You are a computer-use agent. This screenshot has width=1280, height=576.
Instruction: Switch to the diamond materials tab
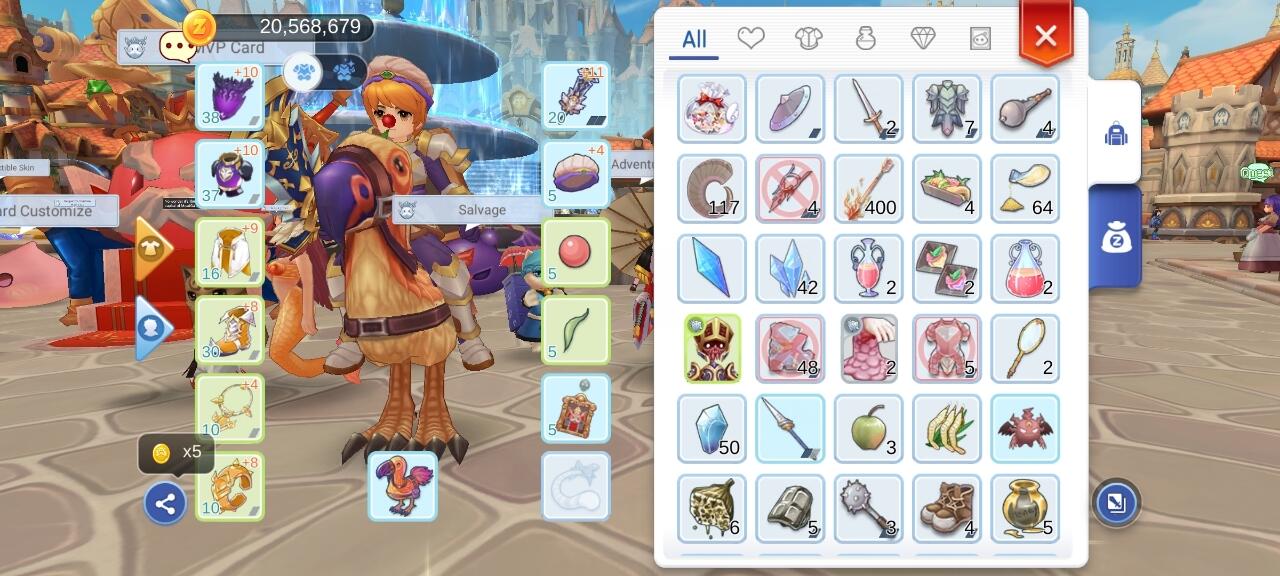[923, 39]
